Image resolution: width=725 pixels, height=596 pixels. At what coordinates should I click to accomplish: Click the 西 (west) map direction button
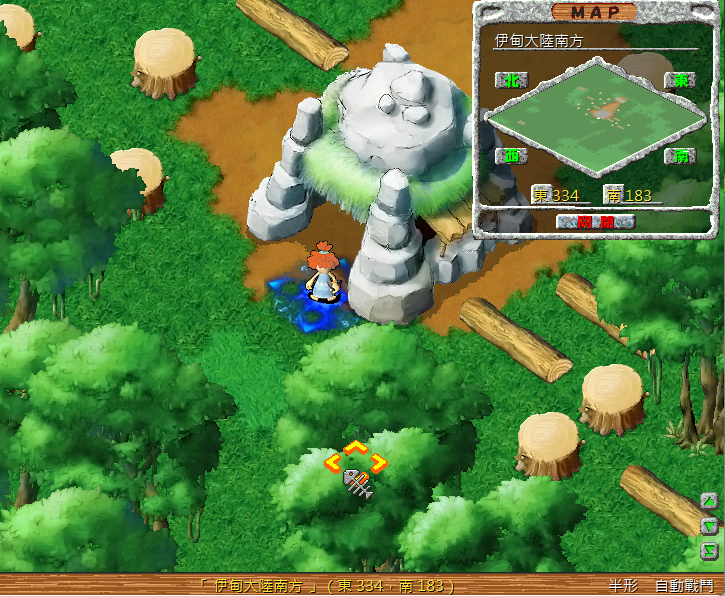pos(509,156)
